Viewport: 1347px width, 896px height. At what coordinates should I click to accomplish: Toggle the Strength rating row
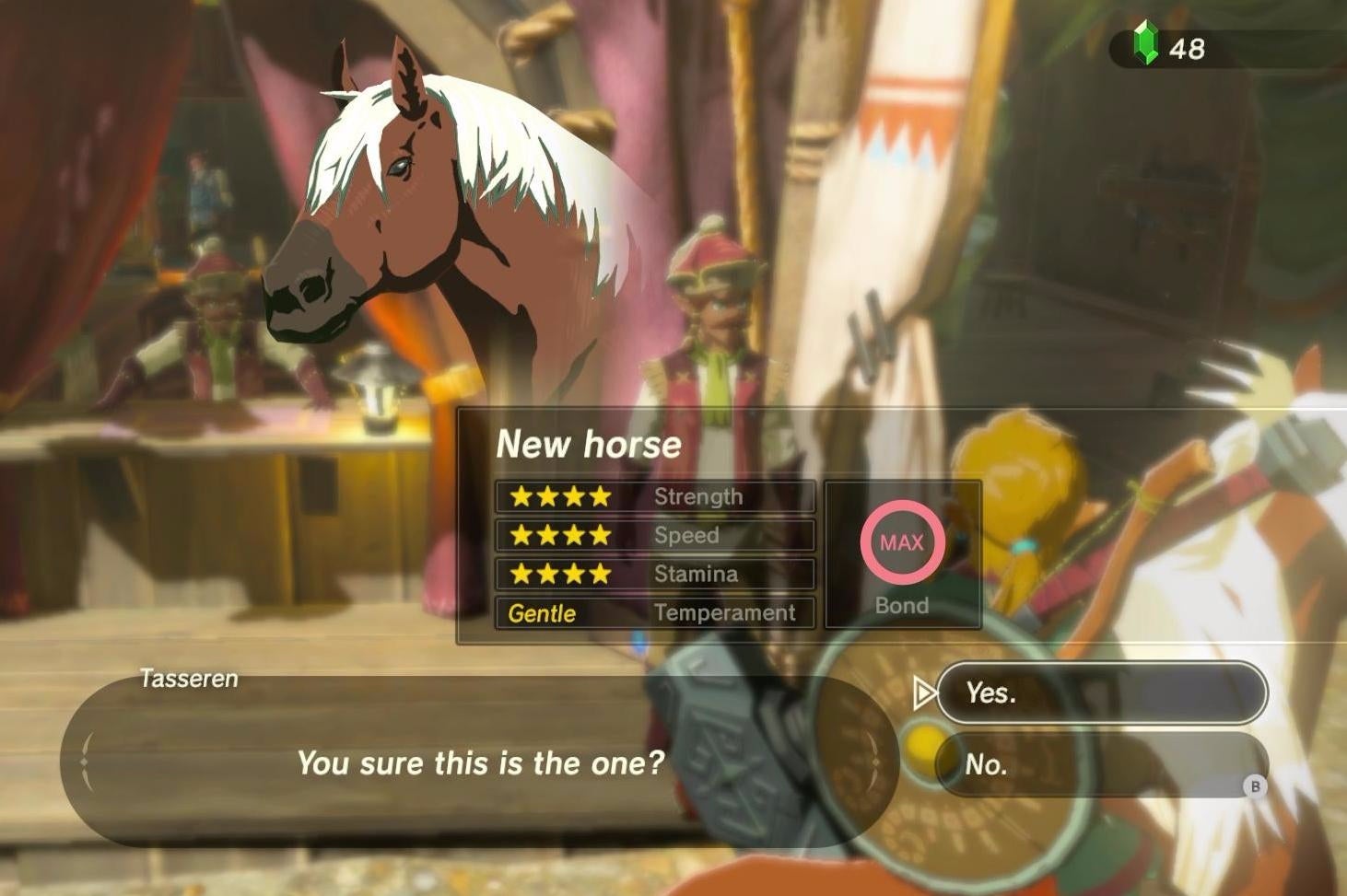click(x=654, y=496)
